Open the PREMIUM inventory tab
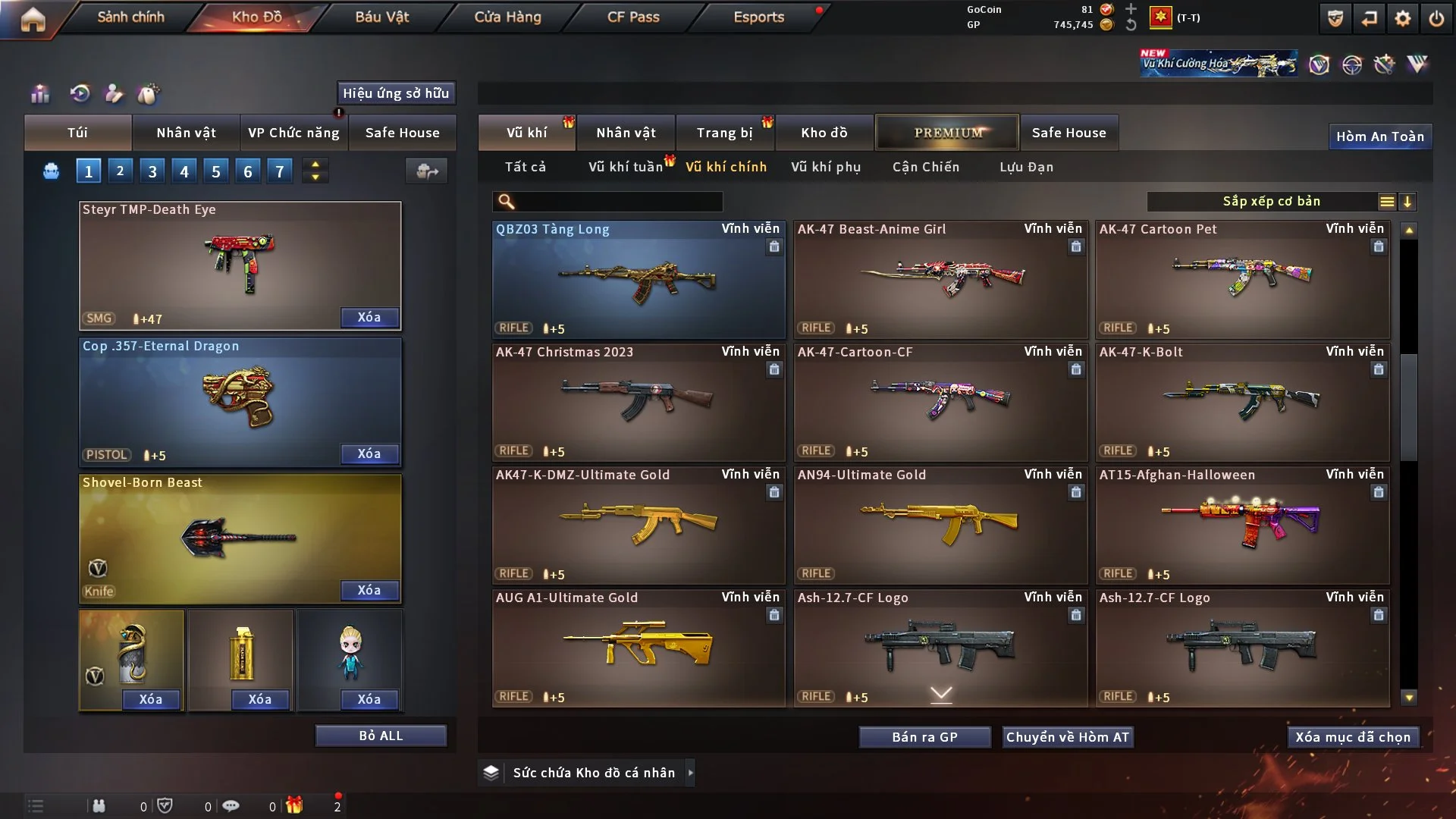Viewport: 1456px width, 819px height. (948, 133)
